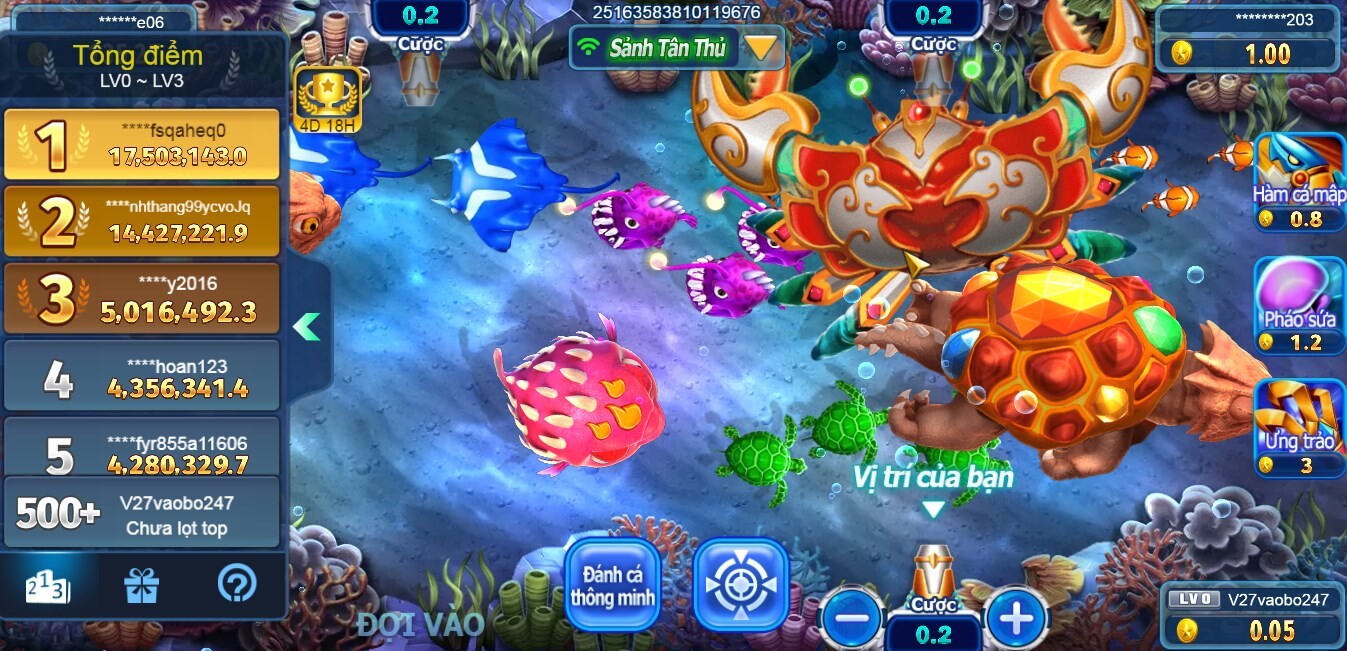Collapse the leaderboard with the green arrow
Viewport: 1347px width, 651px height.
307,326
